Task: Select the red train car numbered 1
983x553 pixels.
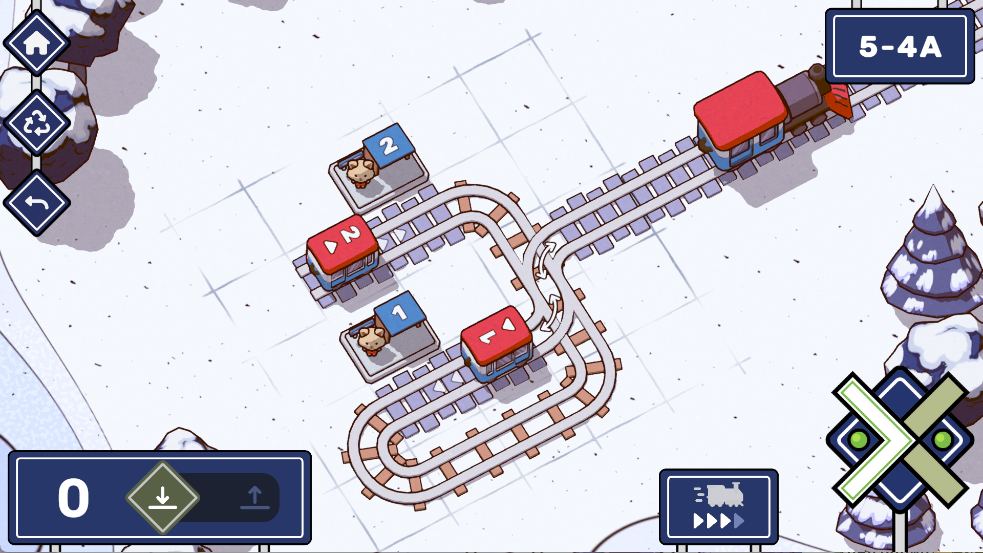Action: pyautogui.click(x=497, y=343)
